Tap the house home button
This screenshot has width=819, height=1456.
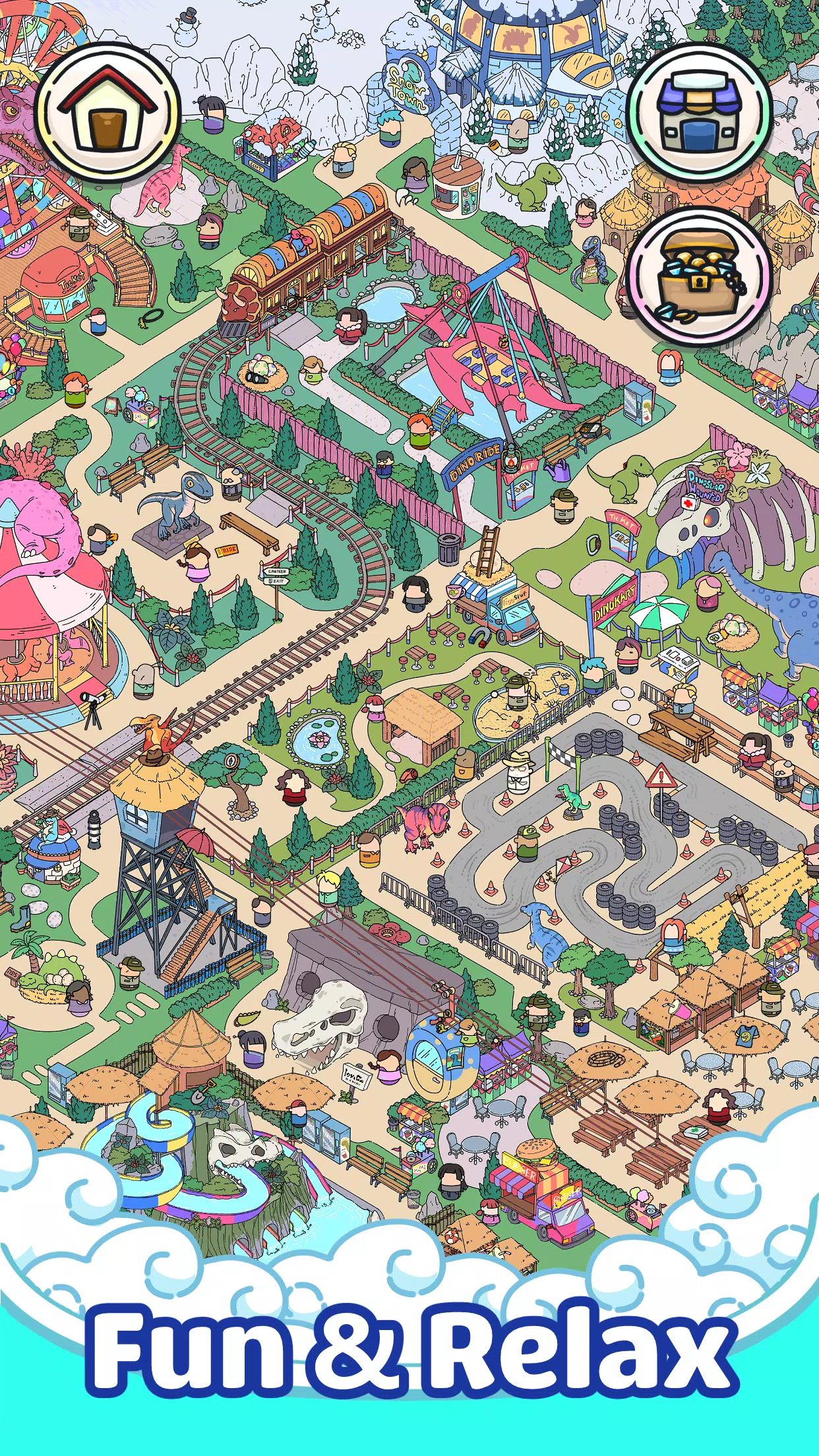[x=108, y=112]
